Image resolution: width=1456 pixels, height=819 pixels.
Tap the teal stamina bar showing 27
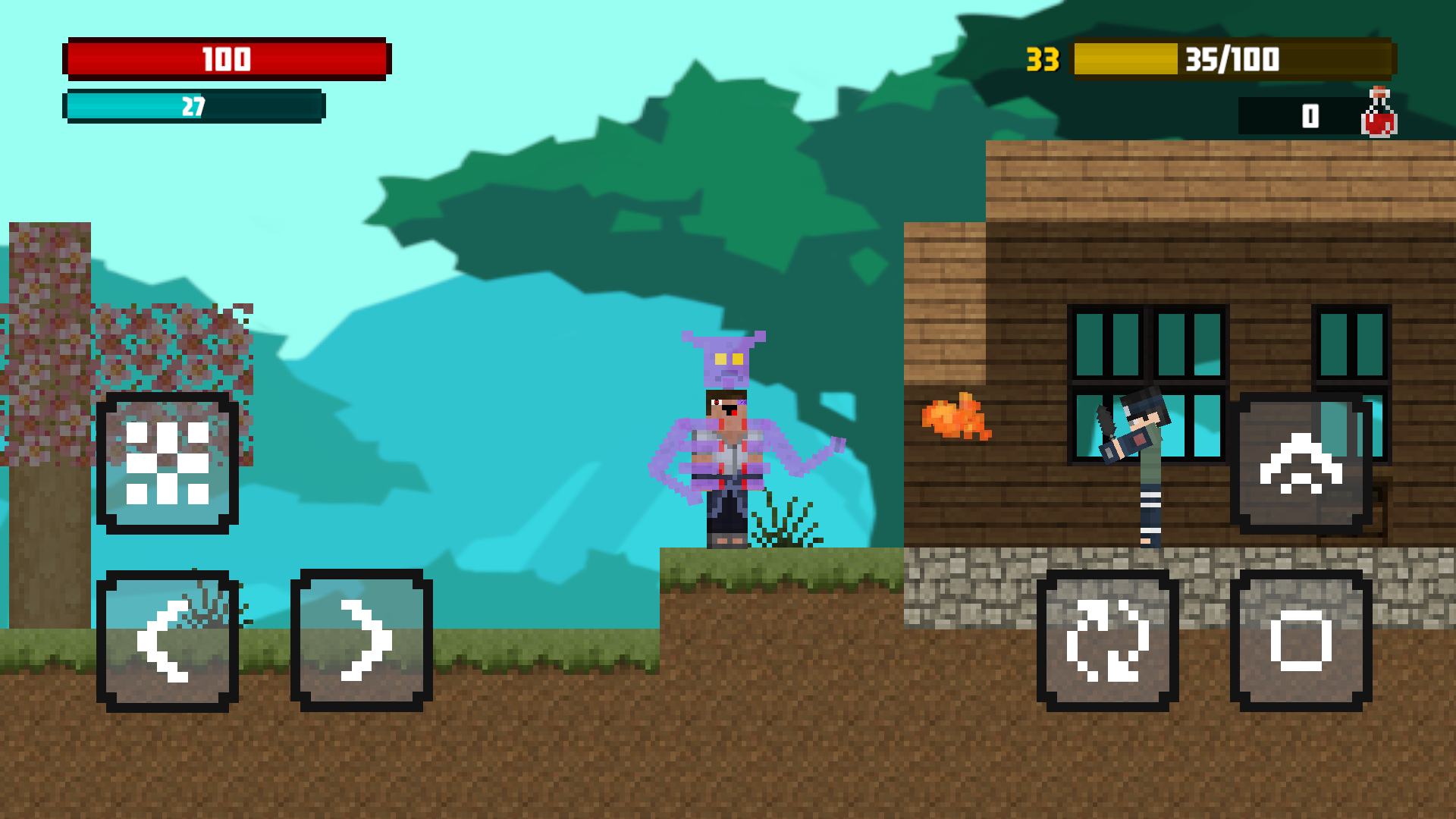click(193, 106)
